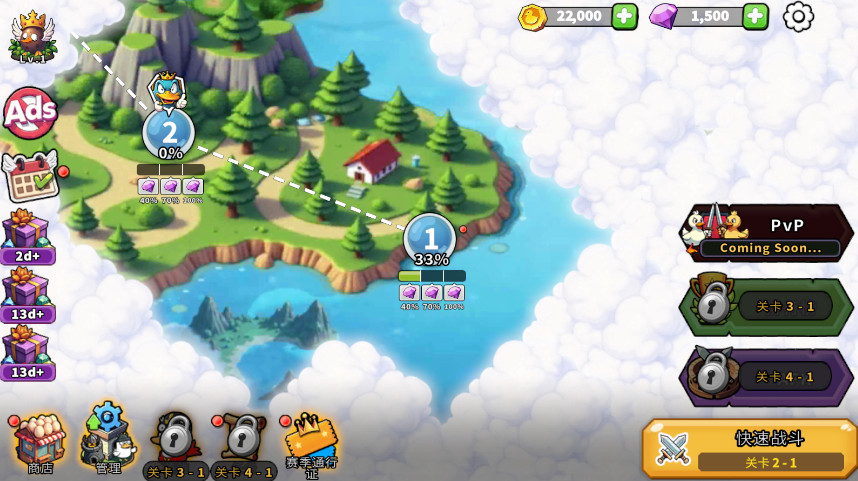Tap locked 关卡 3-1 icon in bottom bar
This screenshot has width=858, height=481.
[176, 444]
